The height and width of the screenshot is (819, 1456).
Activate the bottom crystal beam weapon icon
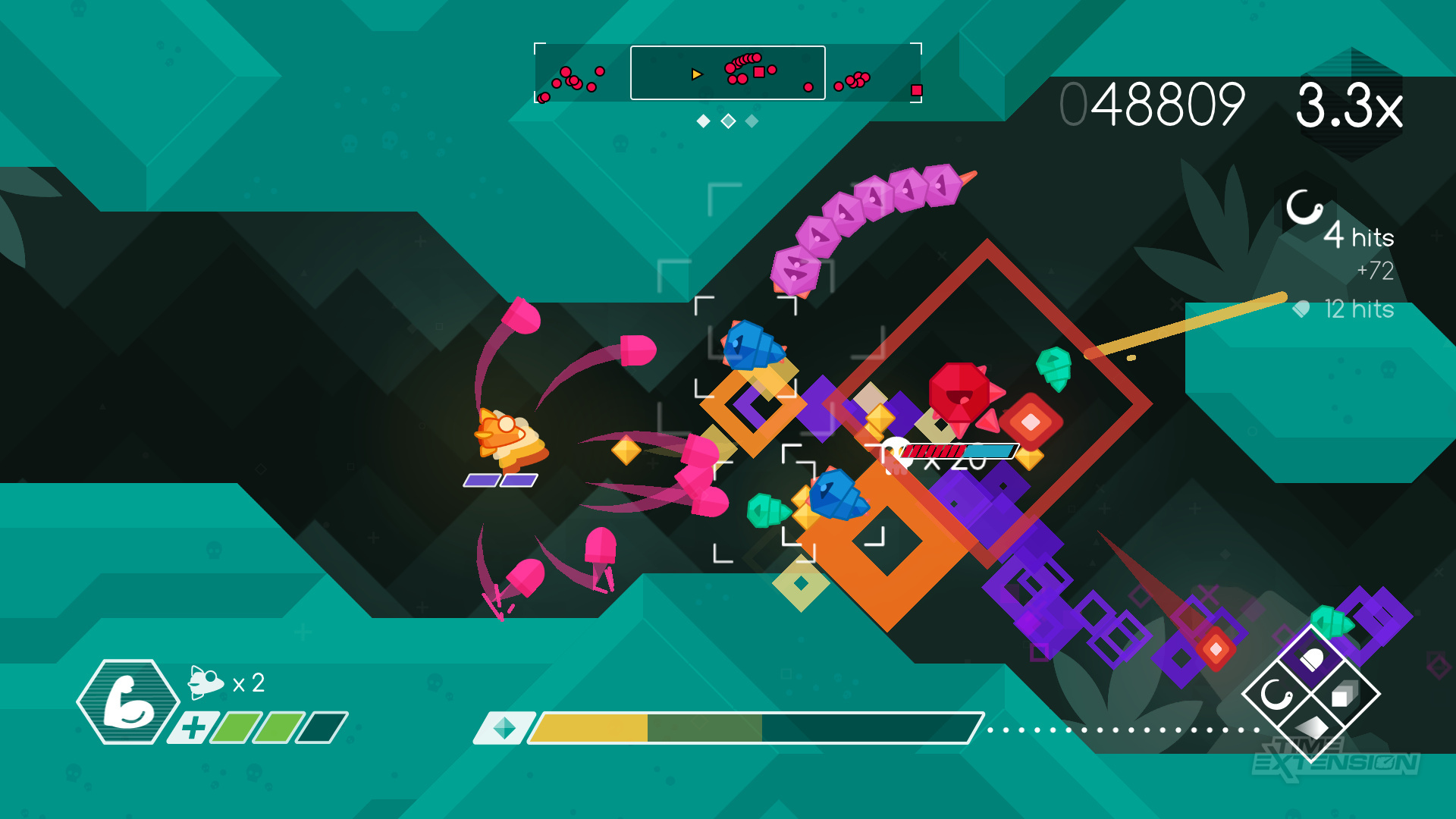tap(1311, 726)
